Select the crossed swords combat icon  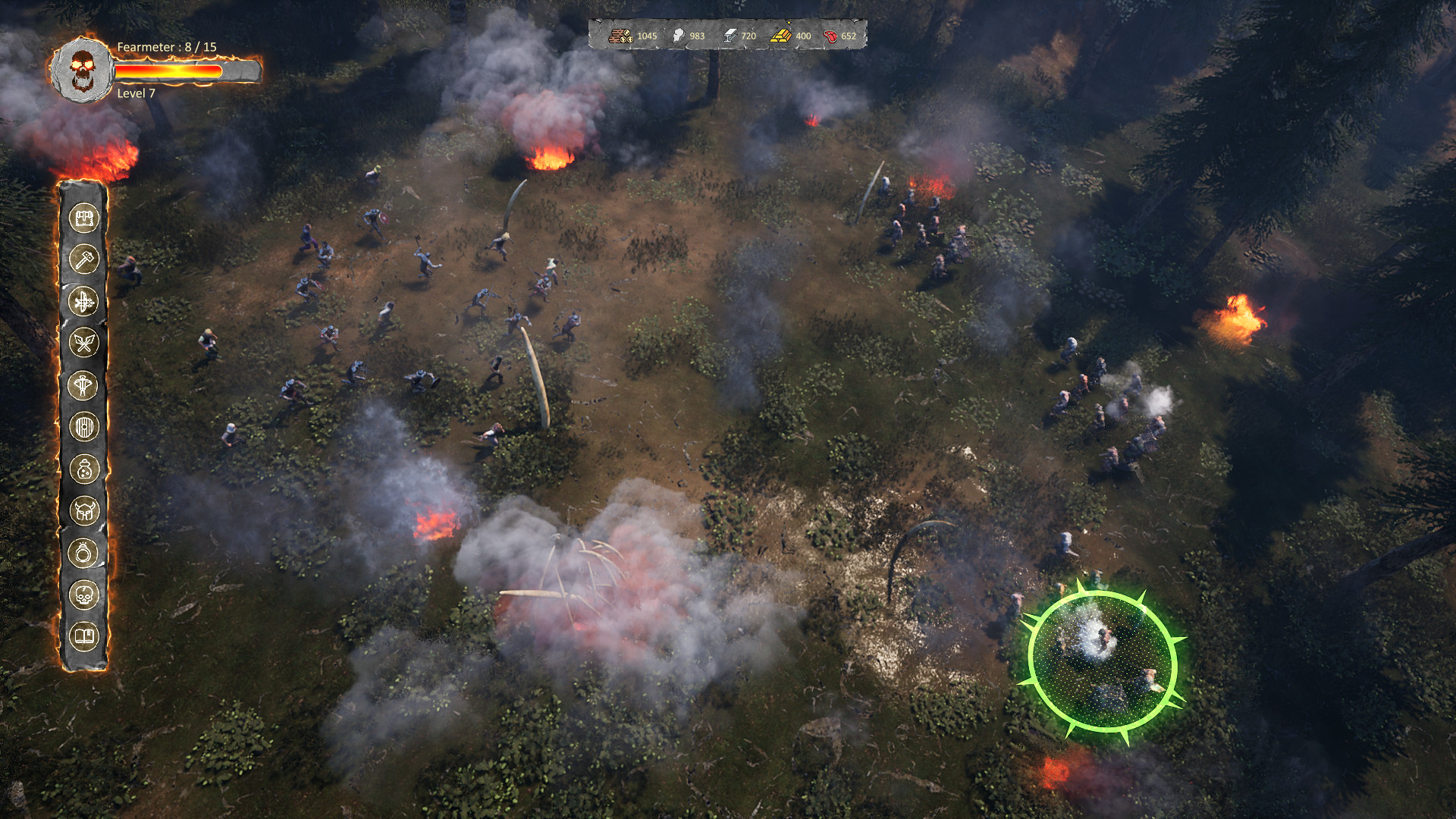(86, 340)
